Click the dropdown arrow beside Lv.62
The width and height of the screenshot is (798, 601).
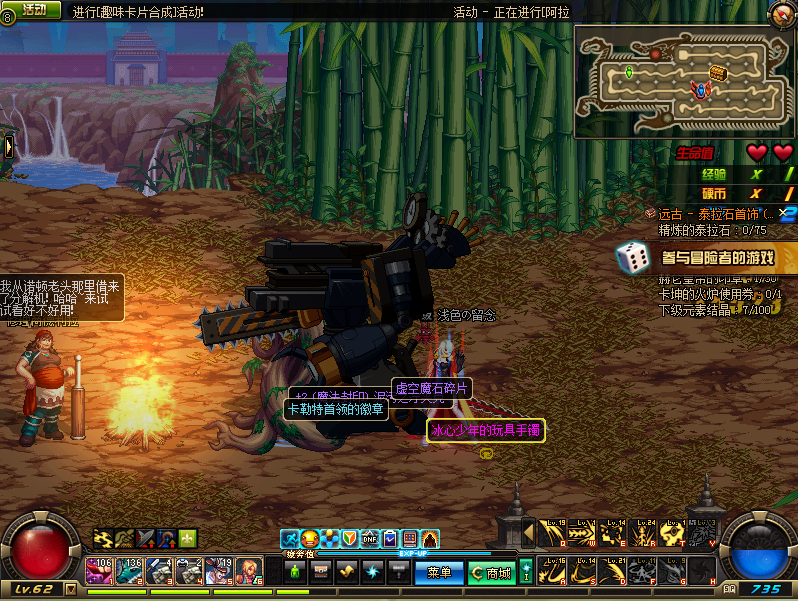(x=70, y=590)
